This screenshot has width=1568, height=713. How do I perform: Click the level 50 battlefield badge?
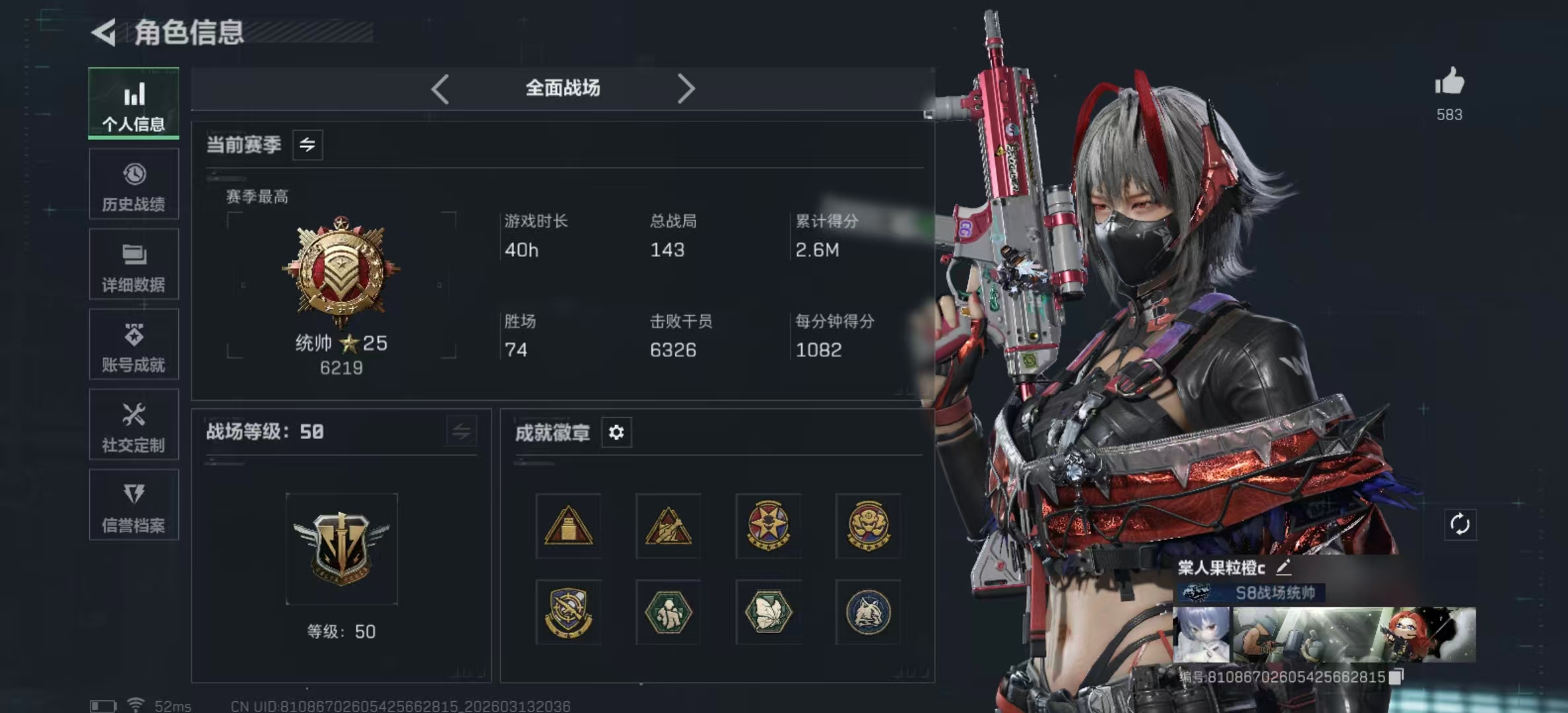[x=341, y=548]
